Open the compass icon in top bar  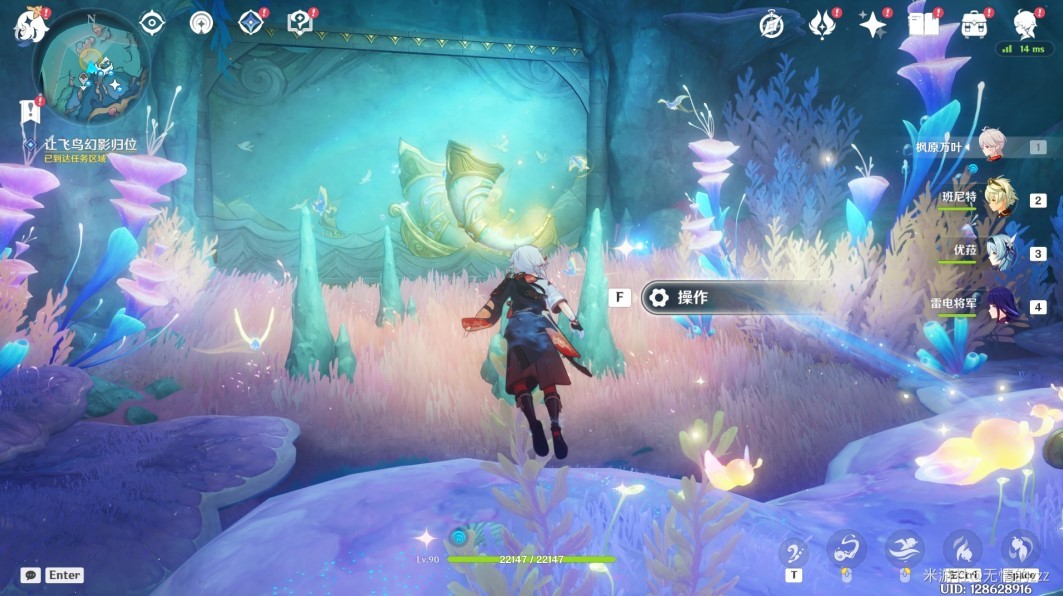point(771,25)
